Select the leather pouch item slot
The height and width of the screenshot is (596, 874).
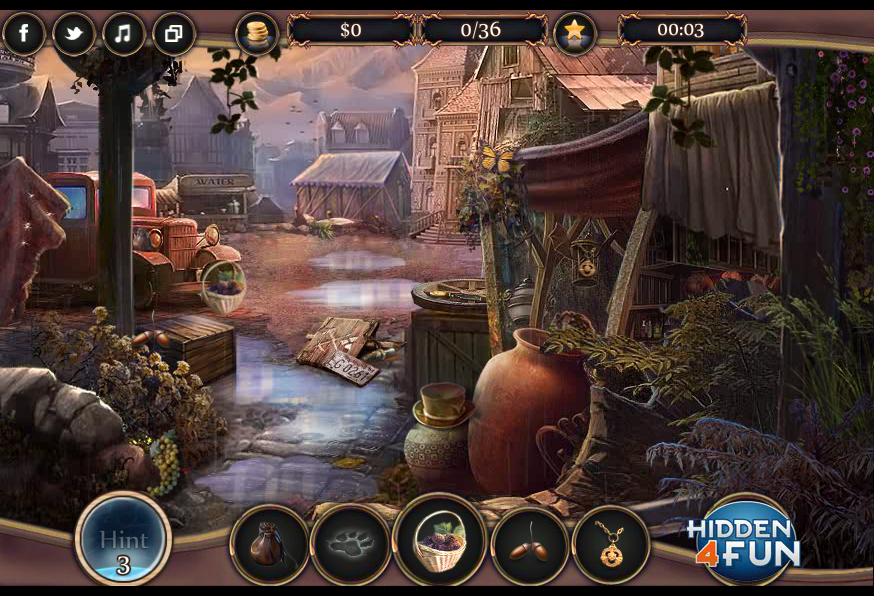(269, 545)
